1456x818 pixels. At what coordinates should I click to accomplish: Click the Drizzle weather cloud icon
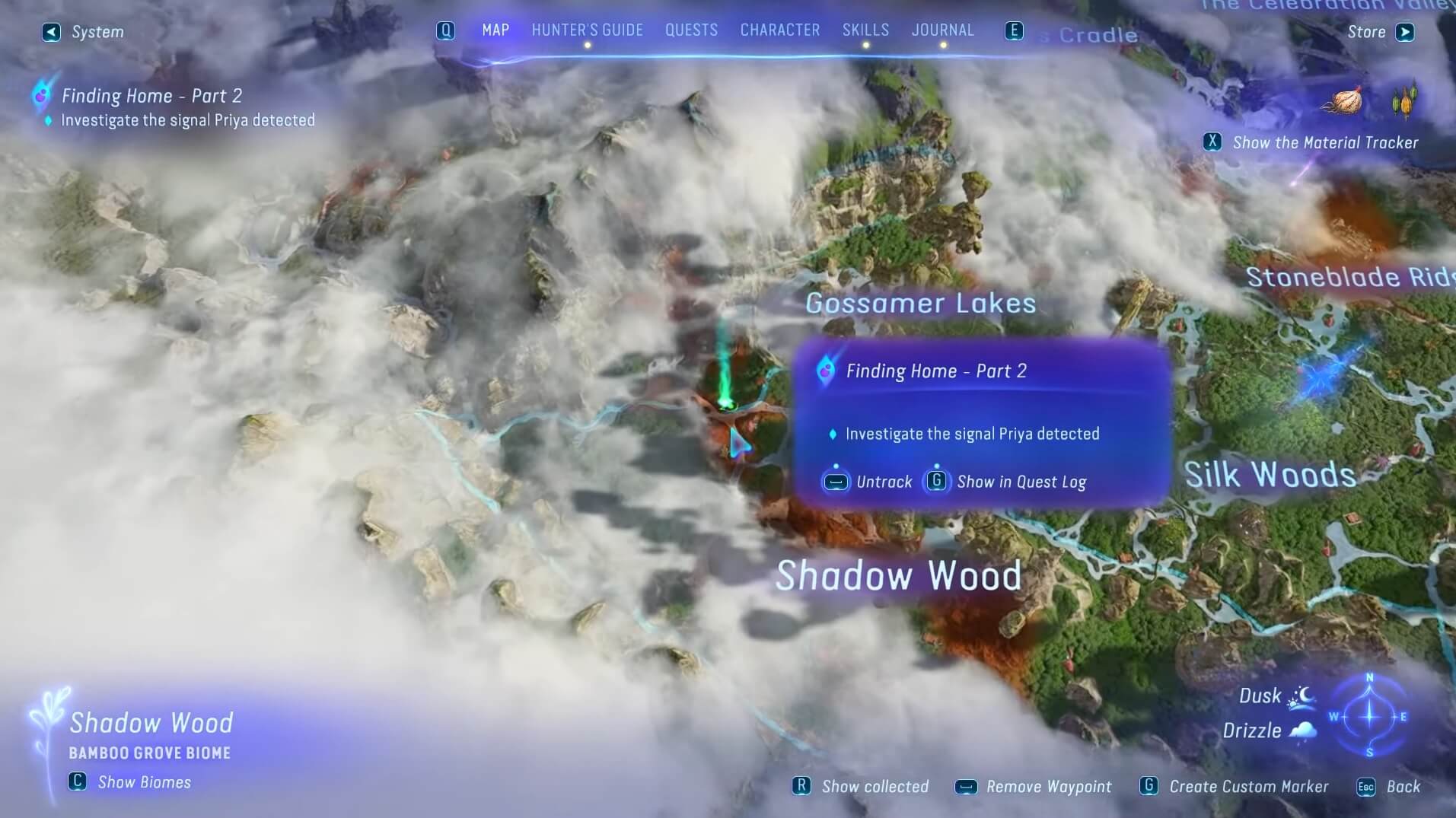pyautogui.click(x=1302, y=729)
